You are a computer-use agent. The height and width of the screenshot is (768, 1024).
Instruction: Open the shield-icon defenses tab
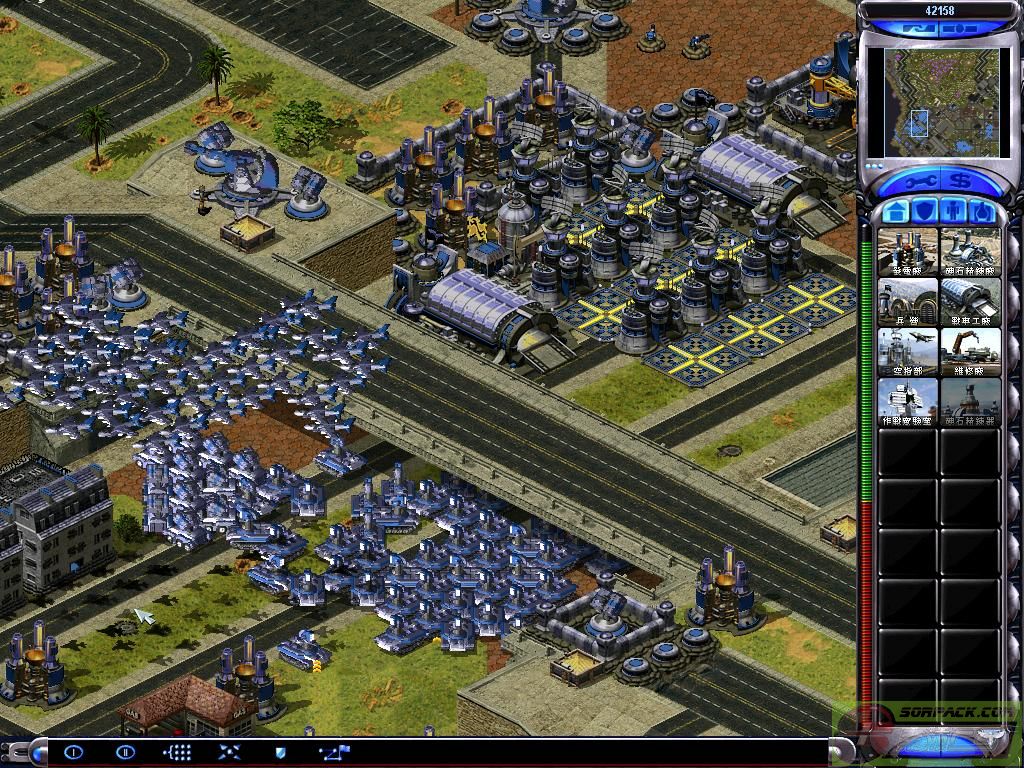click(925, 212)
